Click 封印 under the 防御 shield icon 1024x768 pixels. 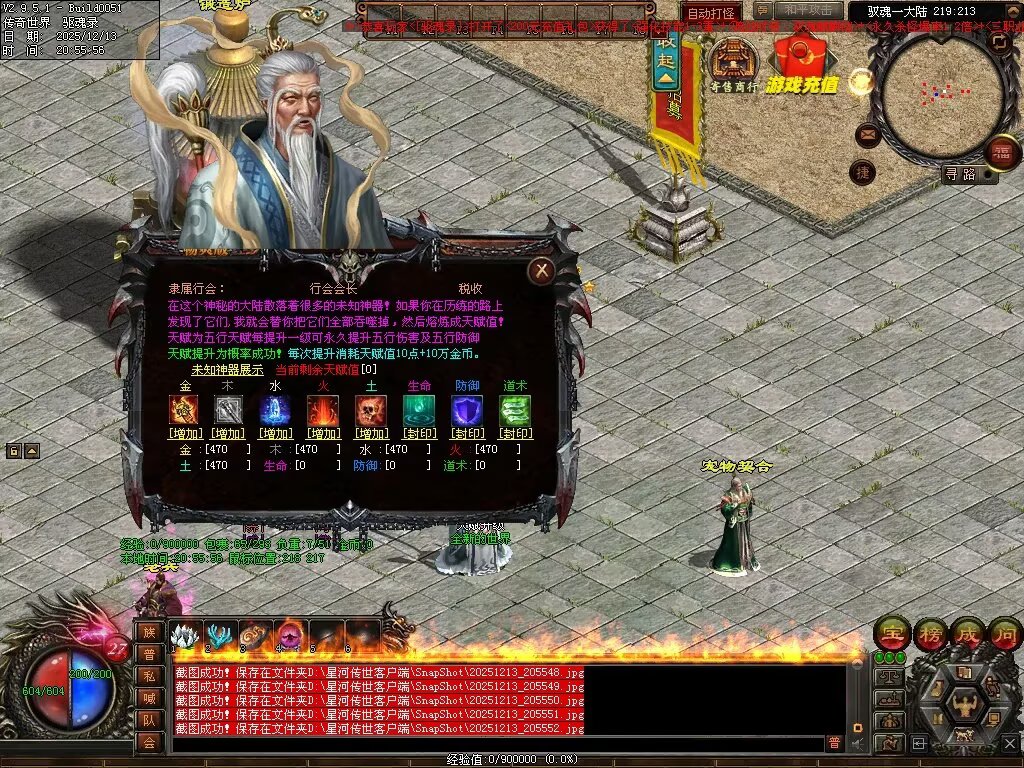(x=467, y=434)
